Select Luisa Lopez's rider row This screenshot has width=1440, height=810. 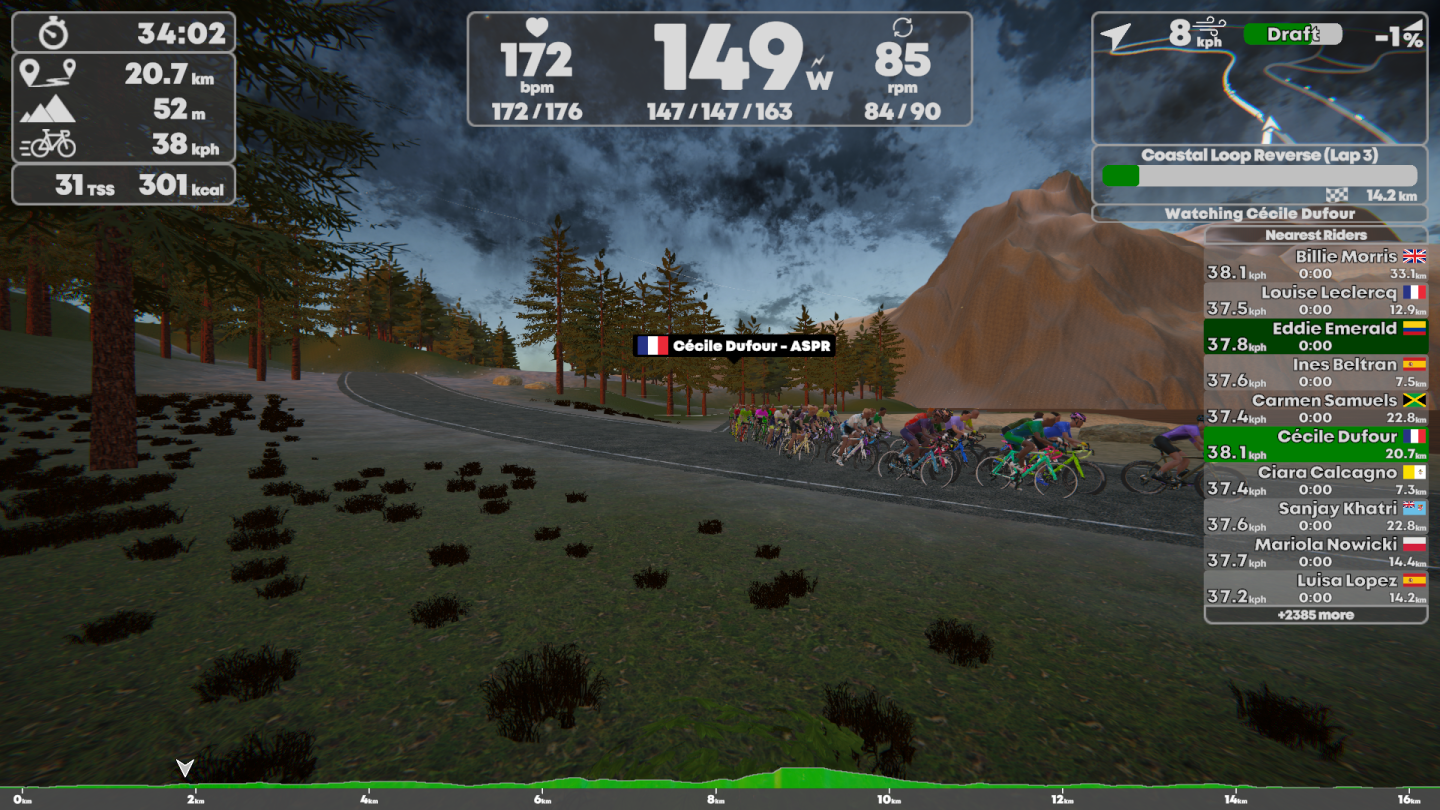point(1316,588)
